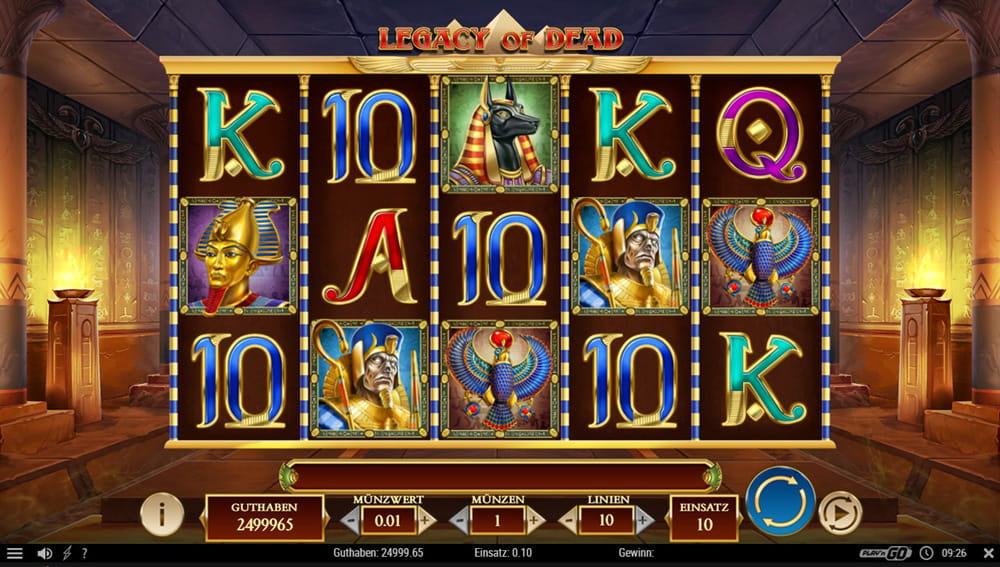Increase the Münzwert coin value

click(x=425, y=520)
